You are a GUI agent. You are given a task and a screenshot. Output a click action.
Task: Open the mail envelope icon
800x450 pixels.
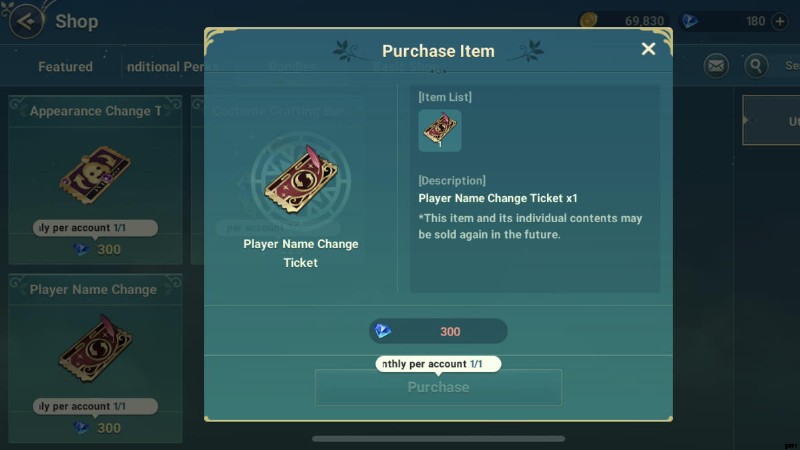pyautogui.click(x=716, y=66)
